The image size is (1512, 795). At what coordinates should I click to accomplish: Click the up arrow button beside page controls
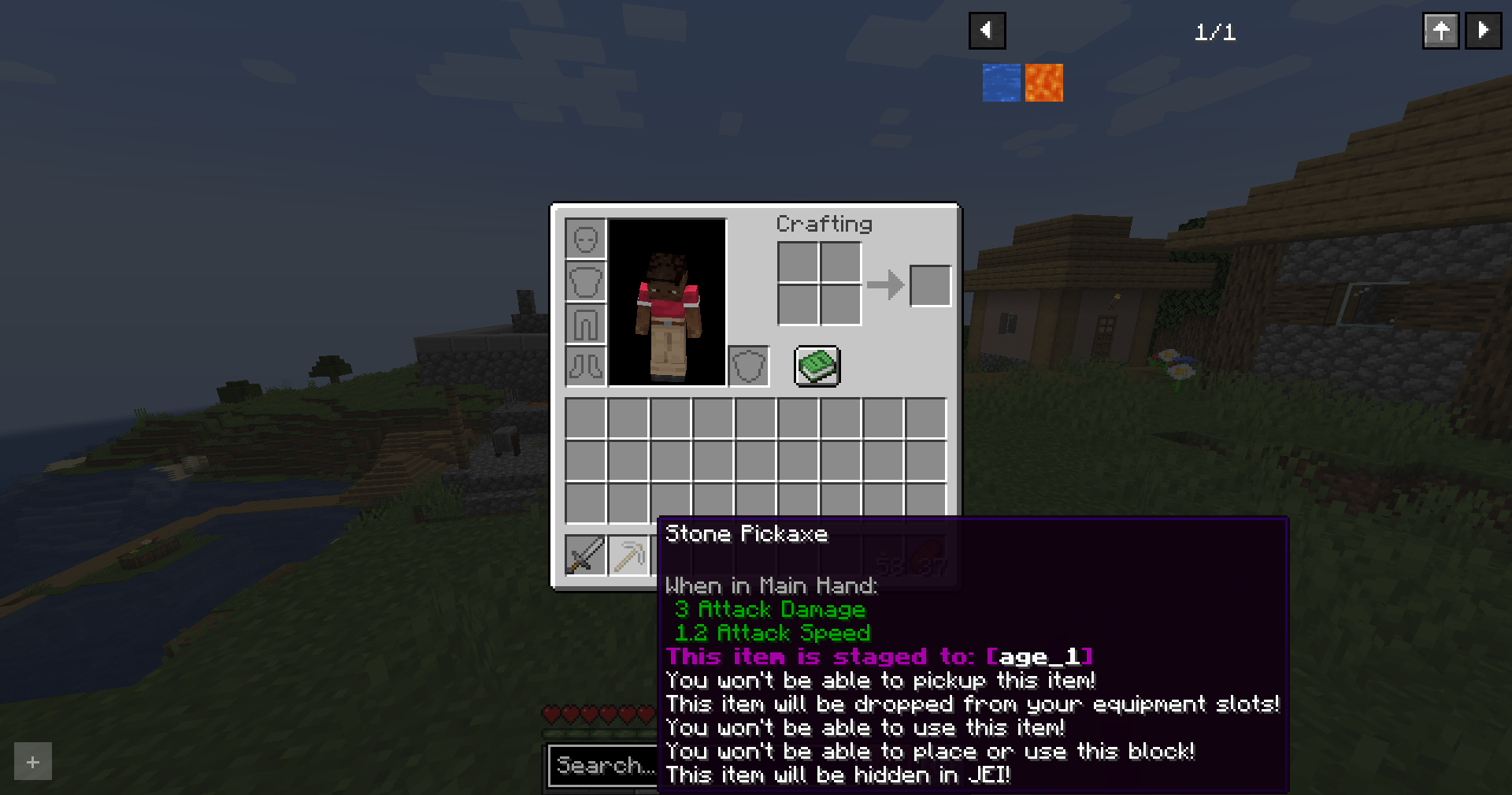click(1440, 32)
